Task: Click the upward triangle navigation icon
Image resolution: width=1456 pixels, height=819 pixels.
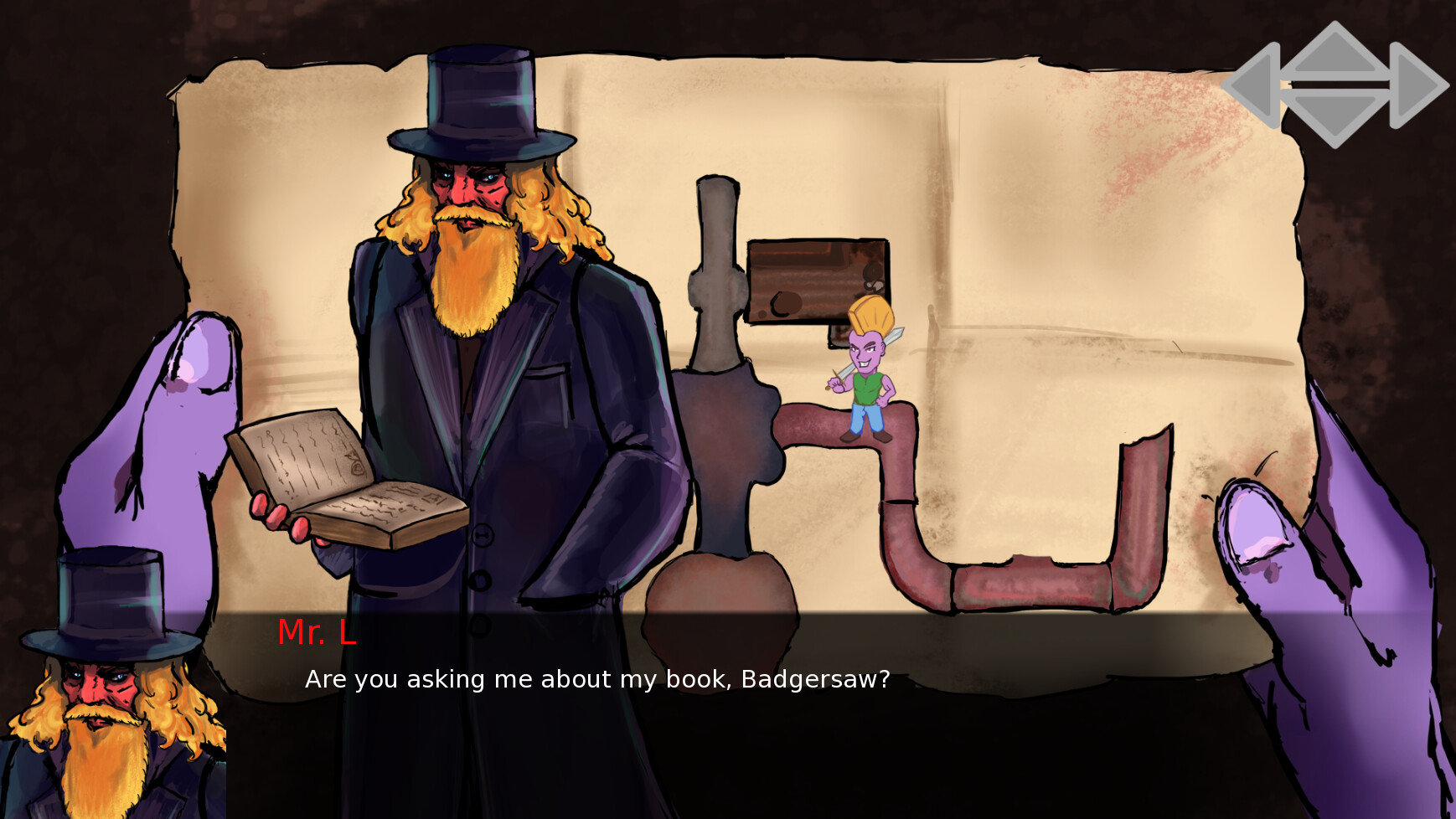Action: pos(1336,52)
